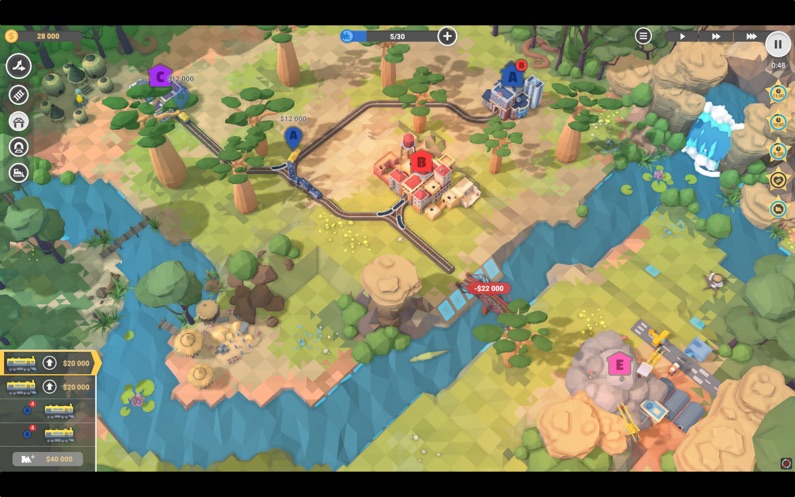Click the plus button beside 5/30 counter
795x497 pixels.
(447, 36)
